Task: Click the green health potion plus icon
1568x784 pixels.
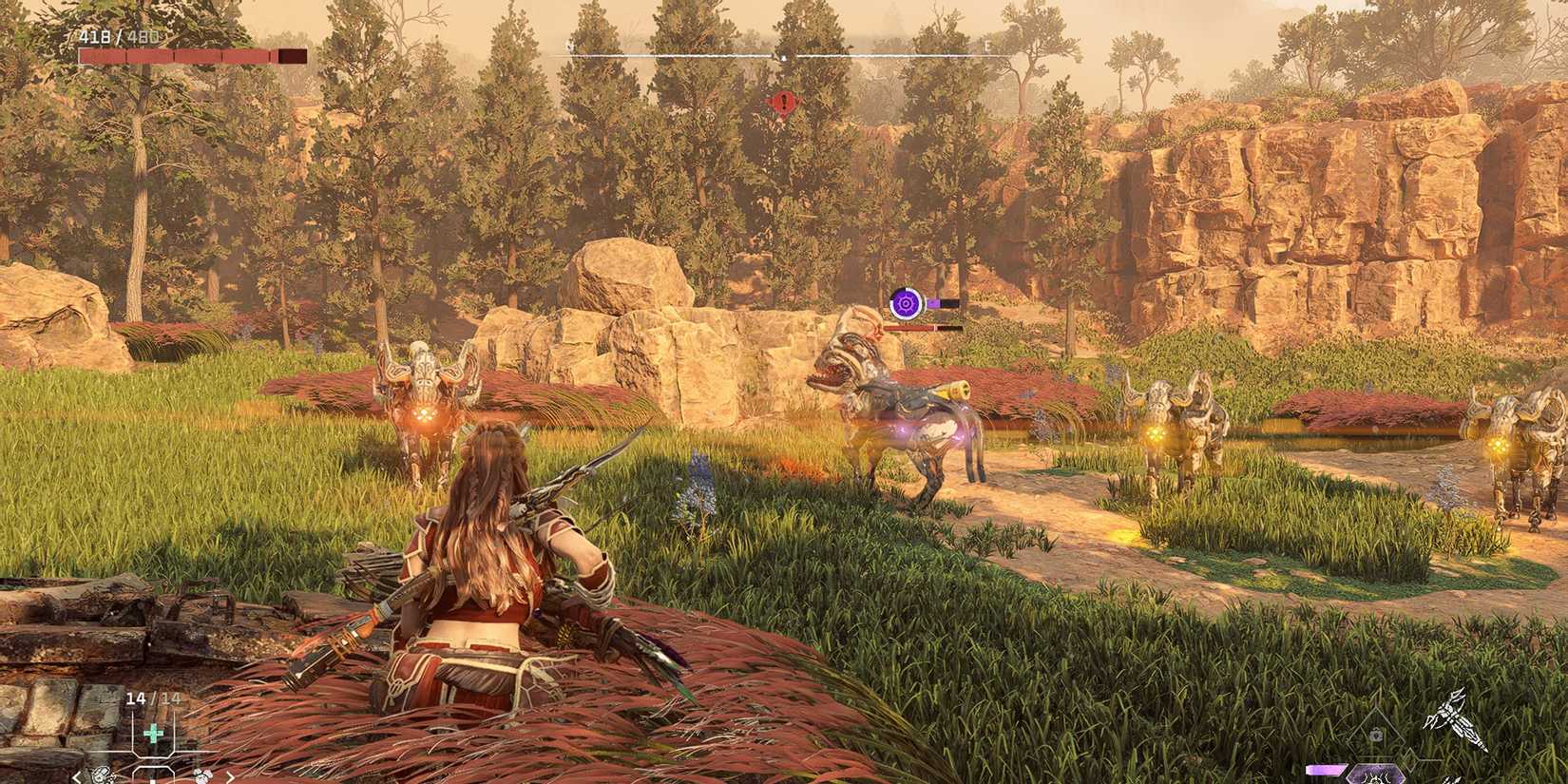Action: [153, 732]
